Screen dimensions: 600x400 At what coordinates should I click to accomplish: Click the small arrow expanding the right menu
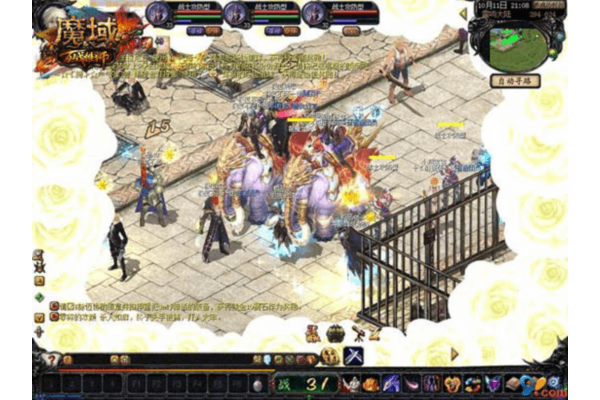[x=455, y=353]
